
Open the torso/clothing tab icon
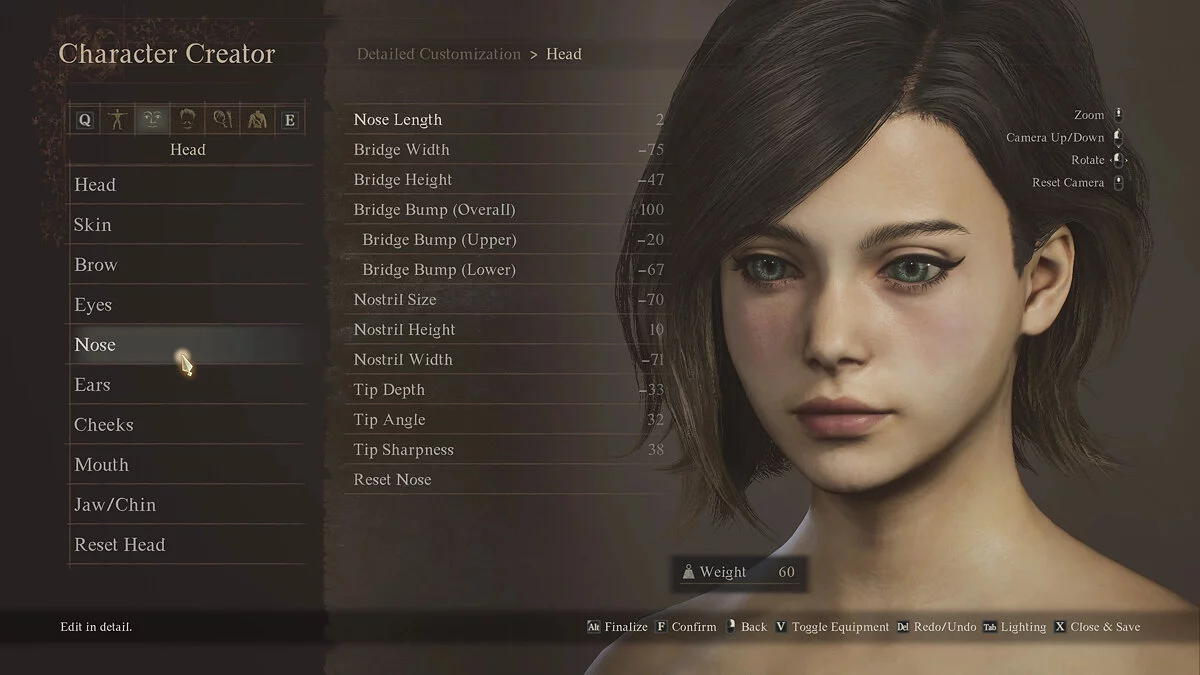pos(256,120)
